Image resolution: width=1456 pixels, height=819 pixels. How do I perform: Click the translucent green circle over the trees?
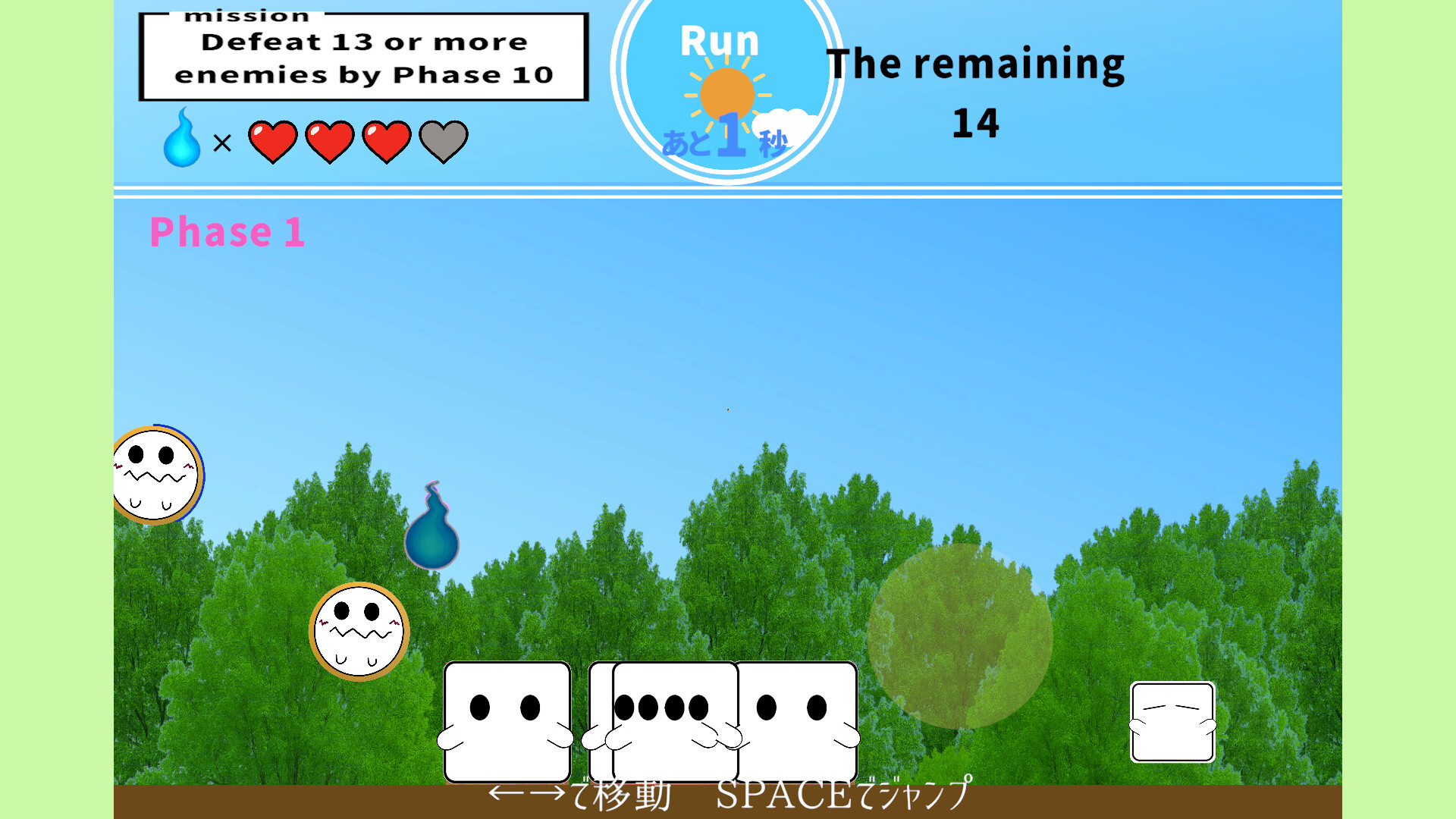(962, 637)
